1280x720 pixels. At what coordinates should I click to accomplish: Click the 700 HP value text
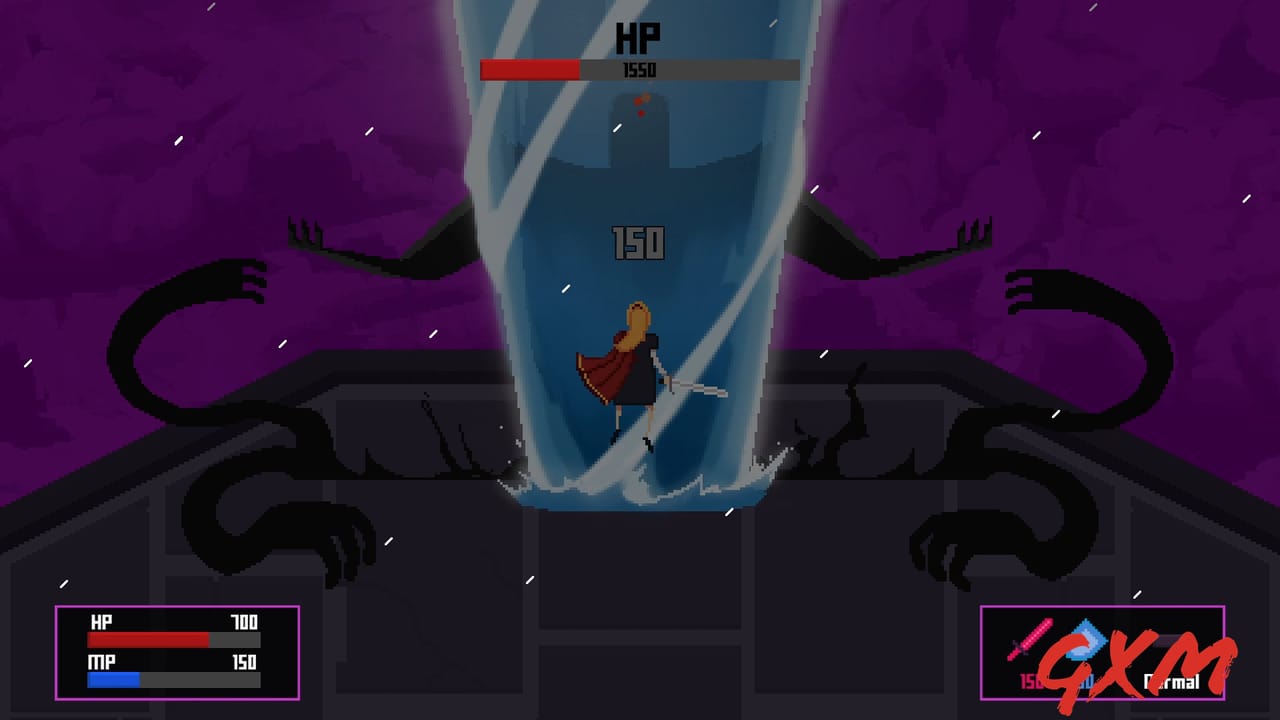coord(243,622)
